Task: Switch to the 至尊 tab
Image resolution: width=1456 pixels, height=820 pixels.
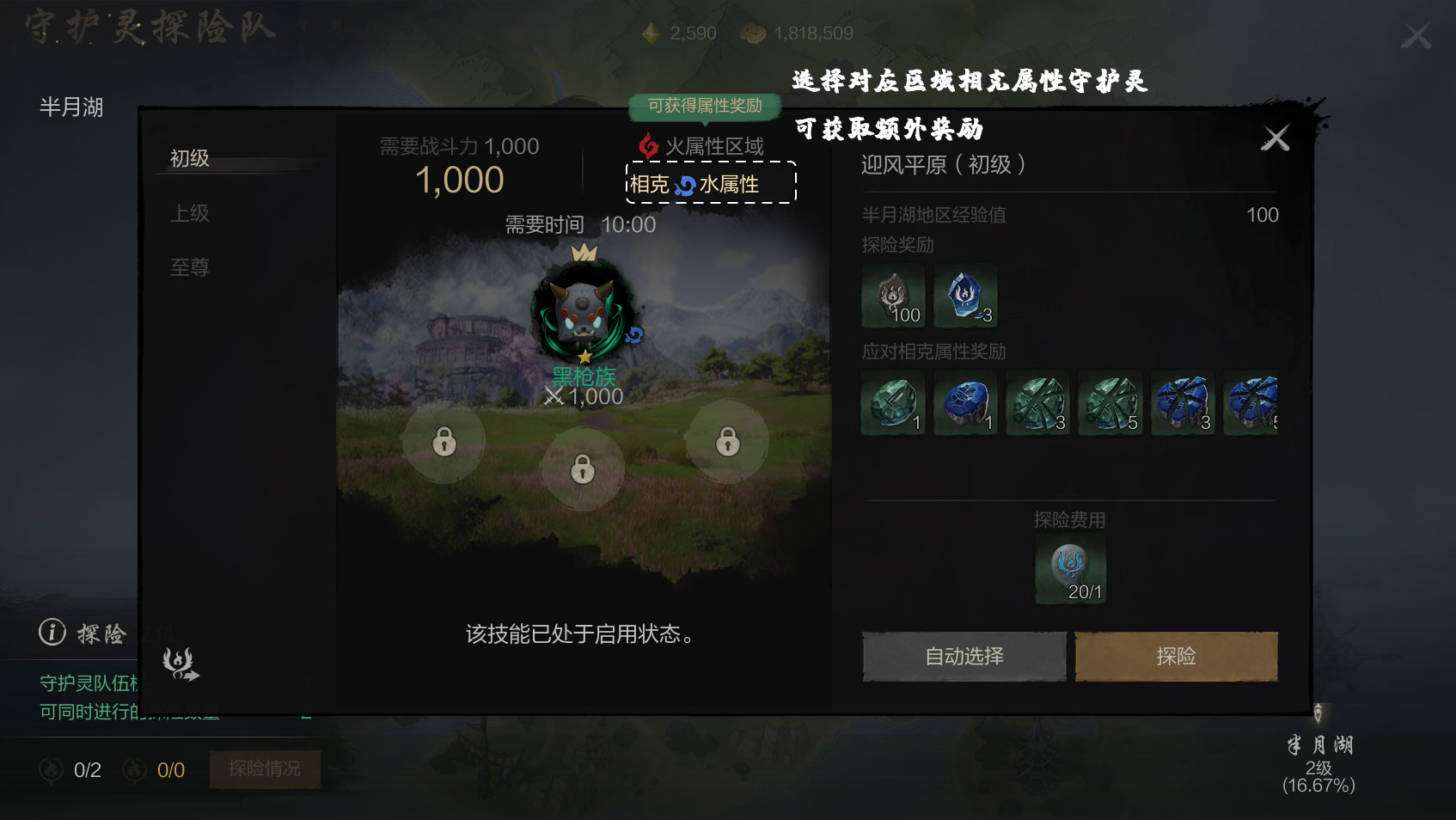Action: [188, 267]
